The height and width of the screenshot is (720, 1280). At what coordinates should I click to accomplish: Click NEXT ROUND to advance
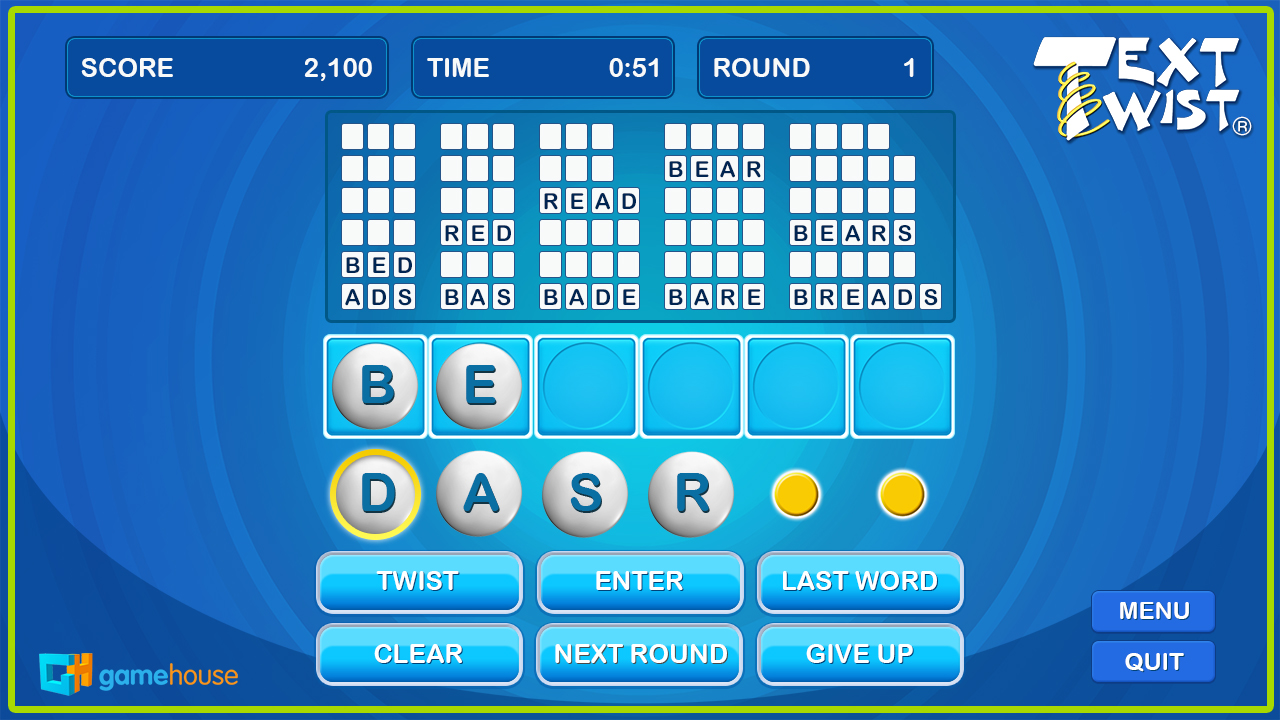[639, 654]
